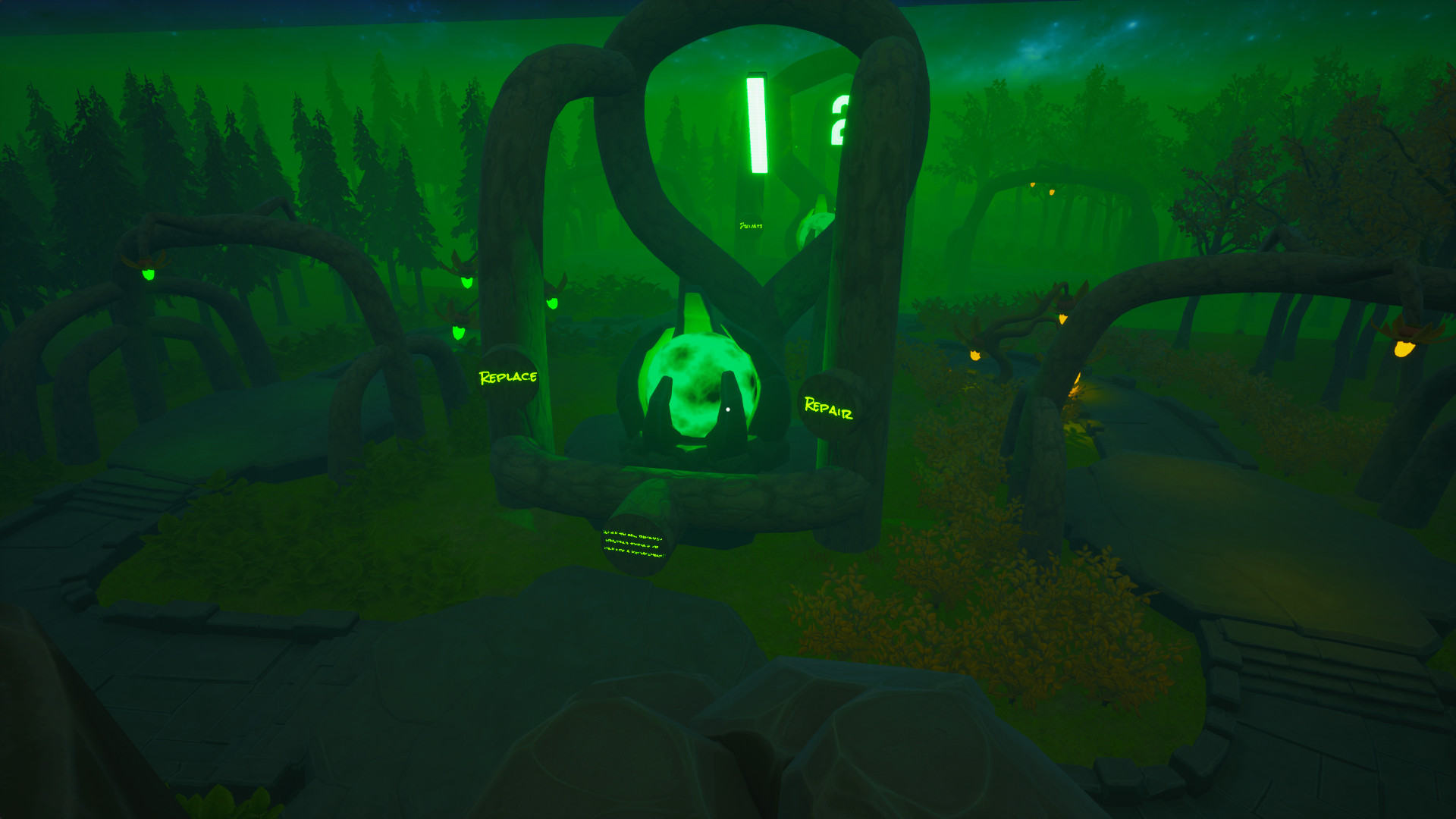Click the white cursor dot on the orb
1456x819 pixels.
click(x=727, y=409)
